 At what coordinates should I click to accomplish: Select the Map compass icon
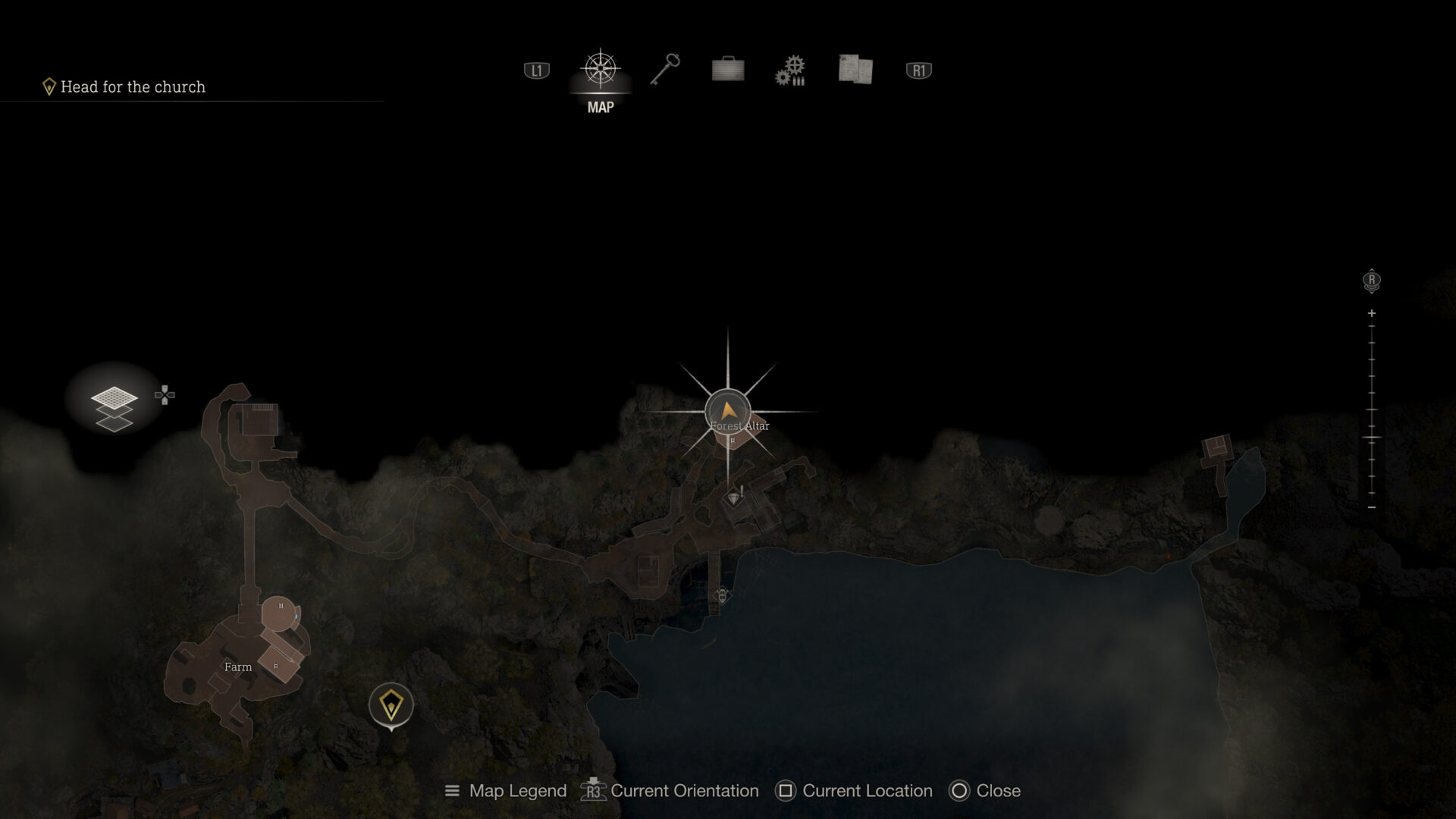coord(601,70)
